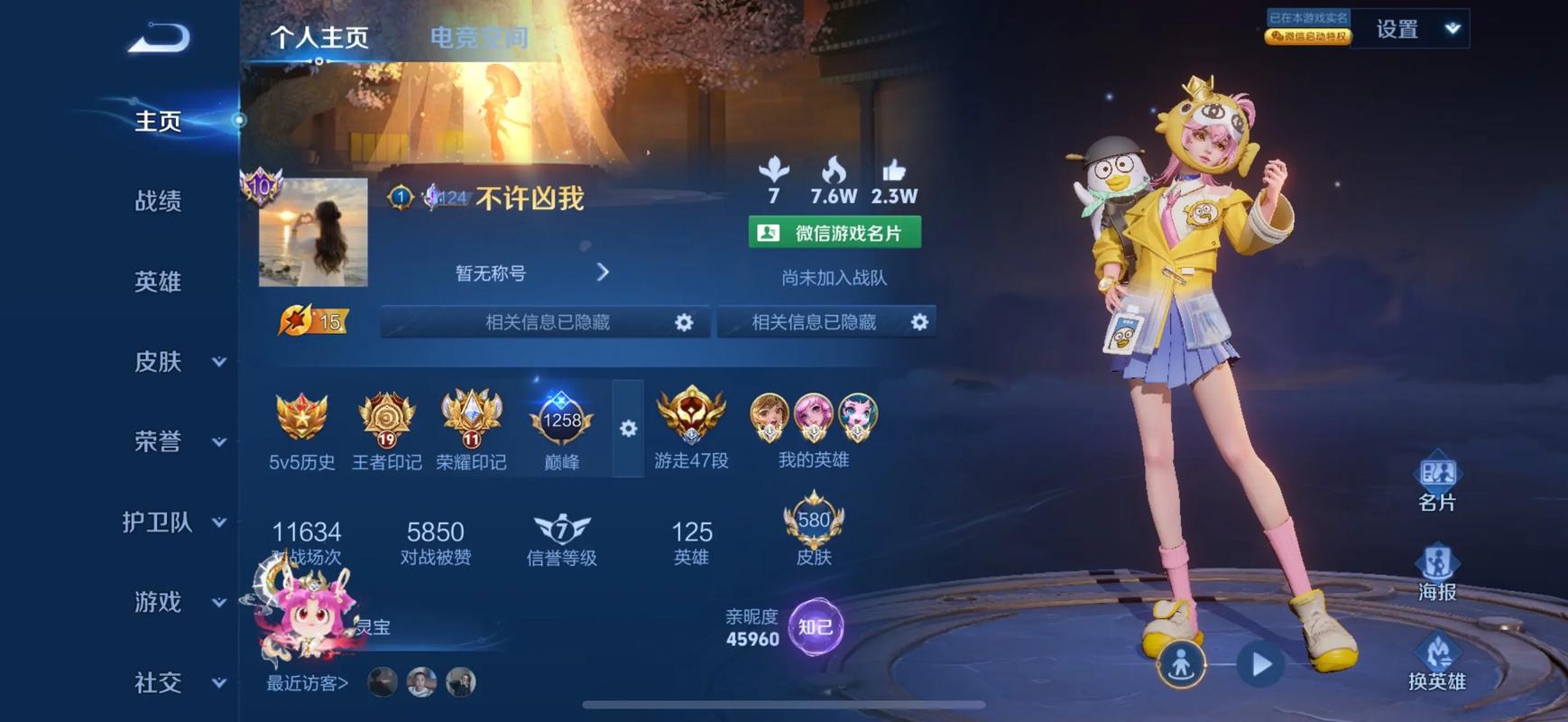Go back using the return arrow
The image size is (1568, 722).
pyautogui.click(x=159, y=39)
